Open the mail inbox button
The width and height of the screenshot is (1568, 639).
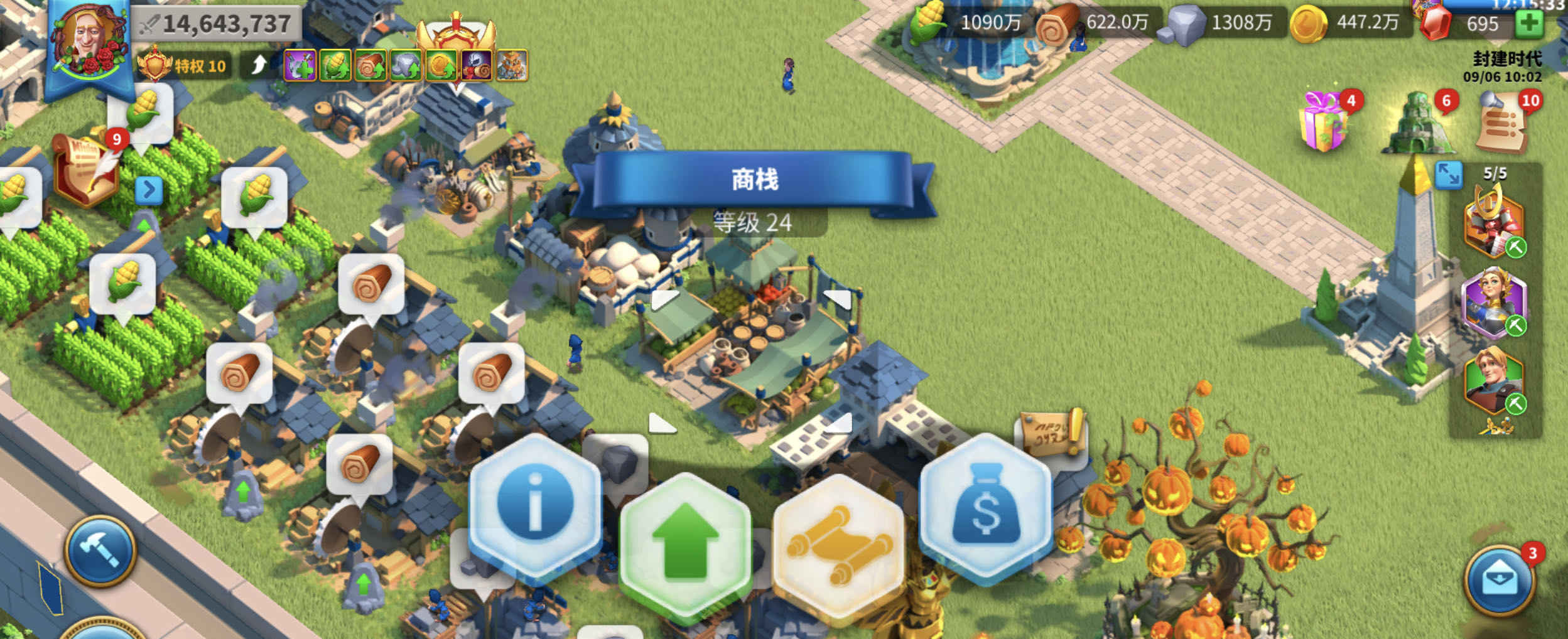(1500, 581)
